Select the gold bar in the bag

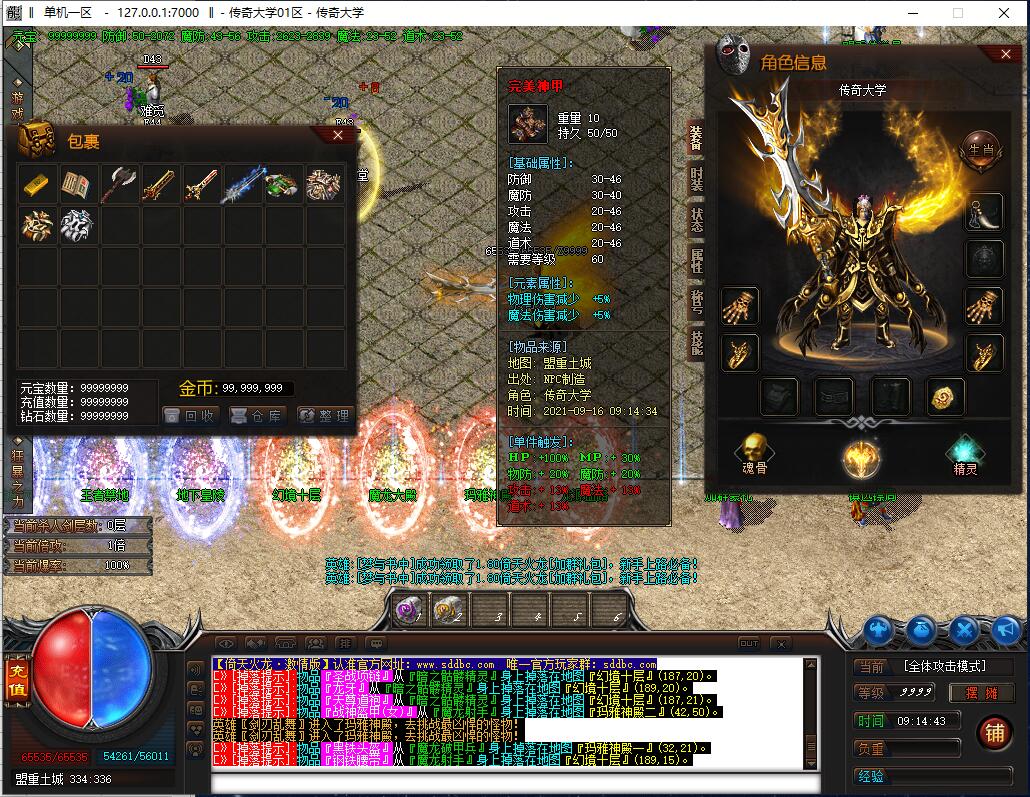click(x=36, y=184)
